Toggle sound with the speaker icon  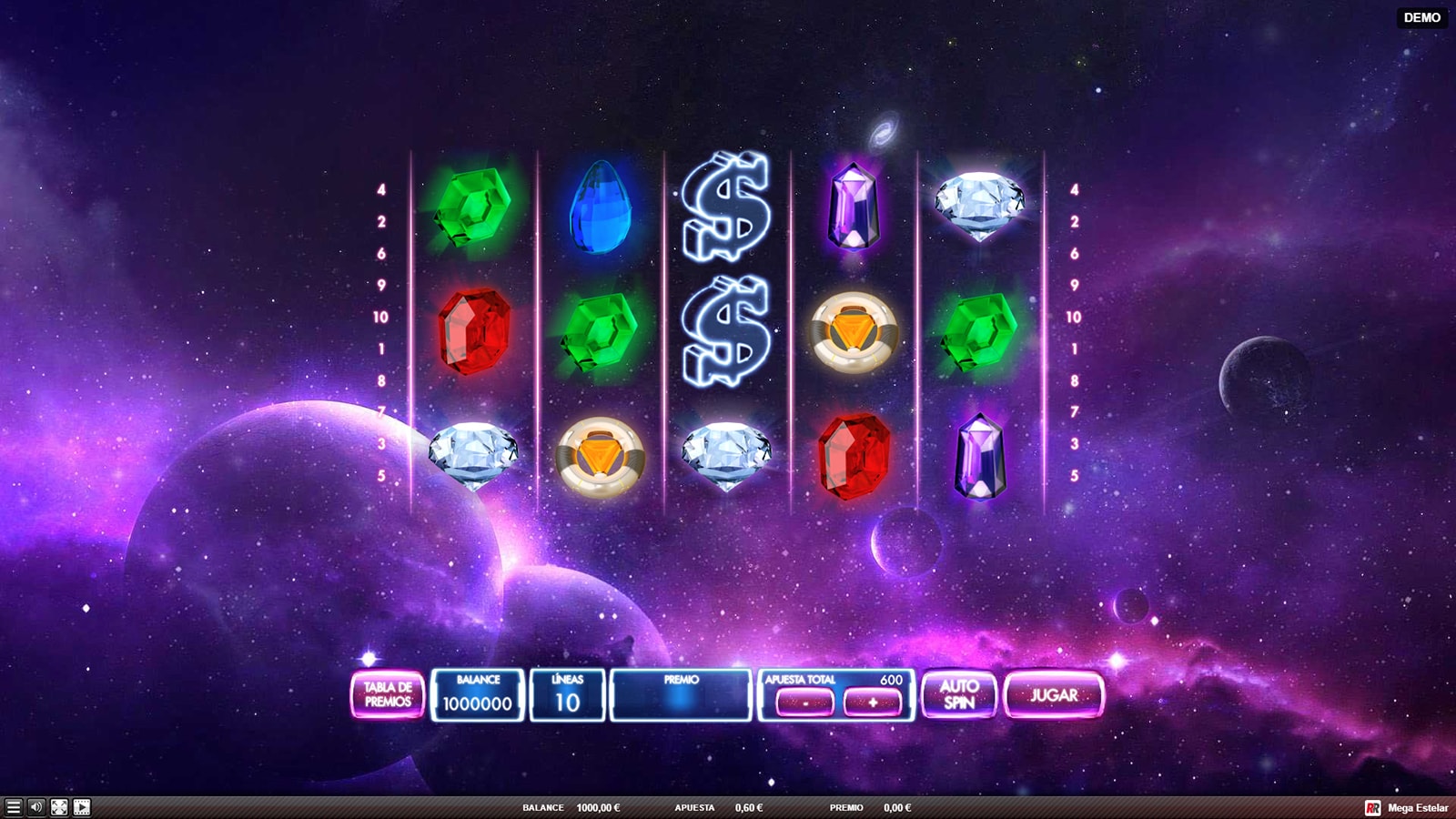click(36, 807)
